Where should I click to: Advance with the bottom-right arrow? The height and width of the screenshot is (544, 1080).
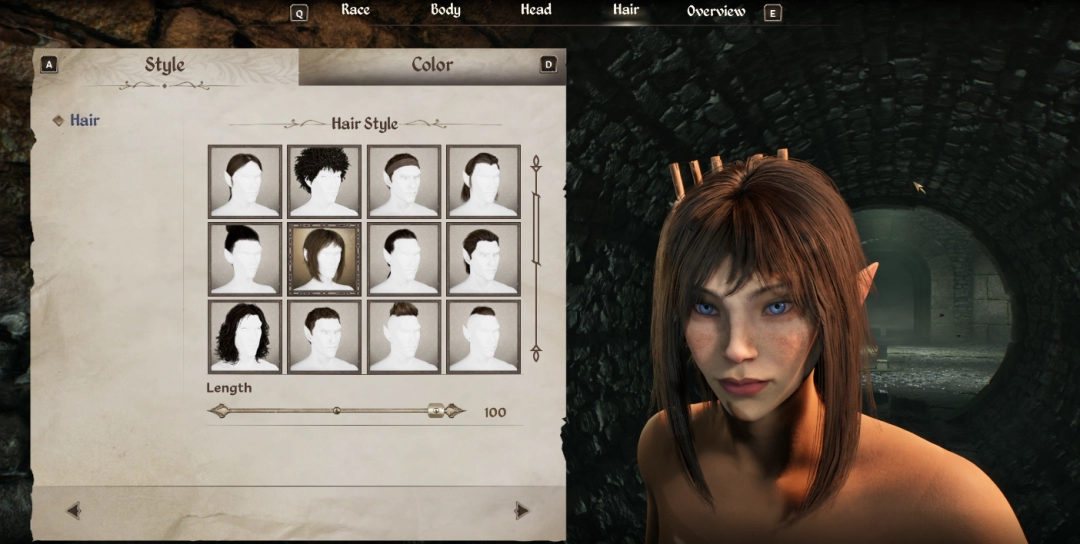[521, 511]
